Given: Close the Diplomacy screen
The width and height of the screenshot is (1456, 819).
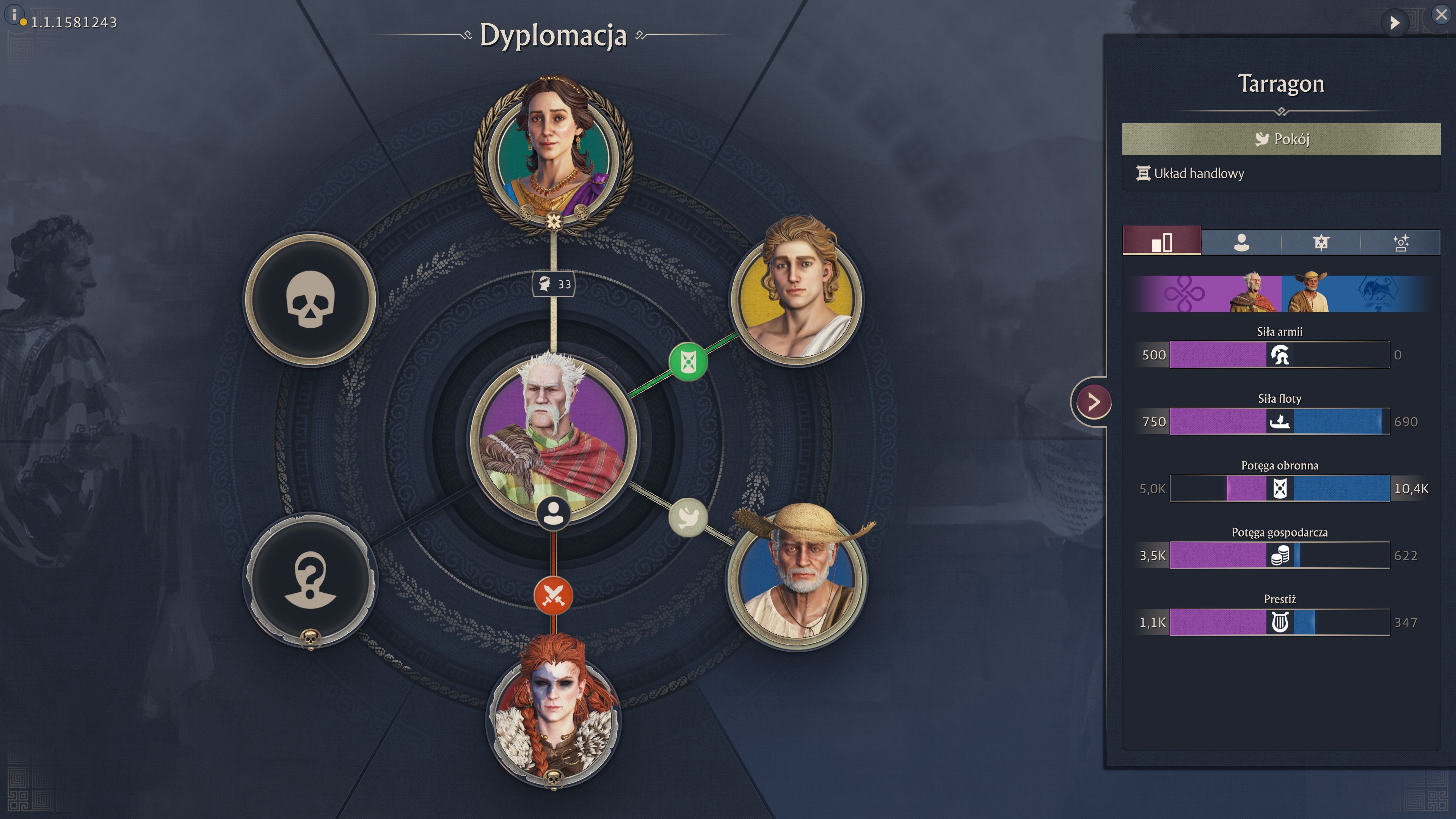Looking at the screenshot, I should (x=1441, y=15).
